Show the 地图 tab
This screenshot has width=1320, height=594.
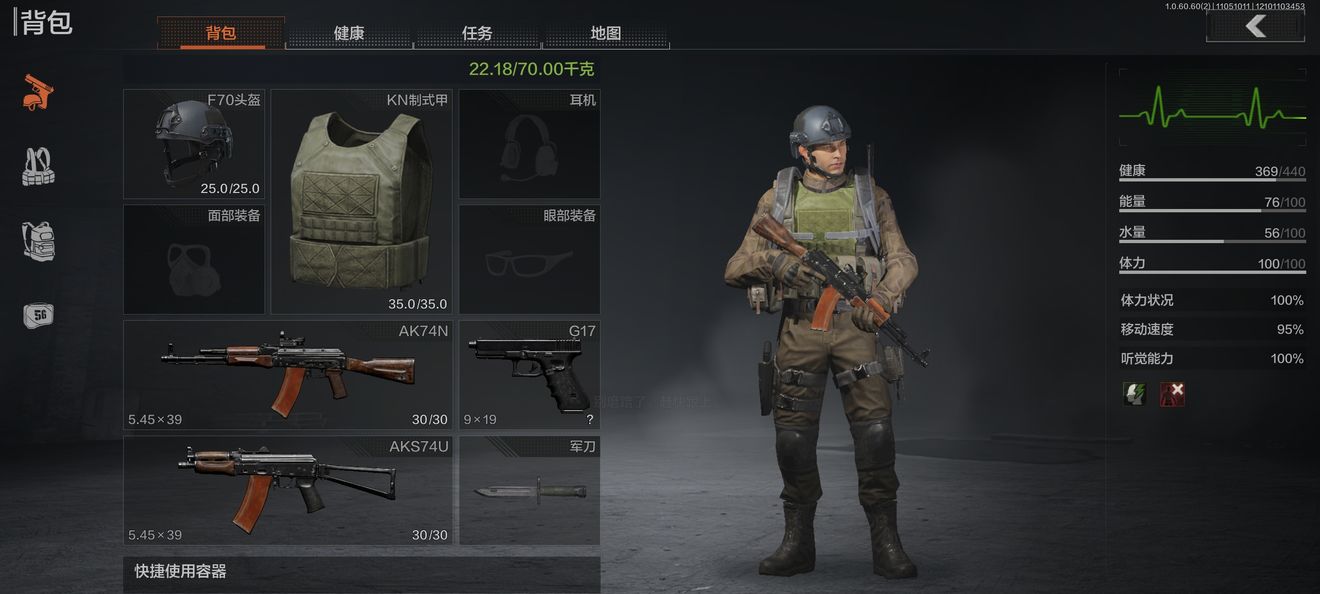coord(605,33)
